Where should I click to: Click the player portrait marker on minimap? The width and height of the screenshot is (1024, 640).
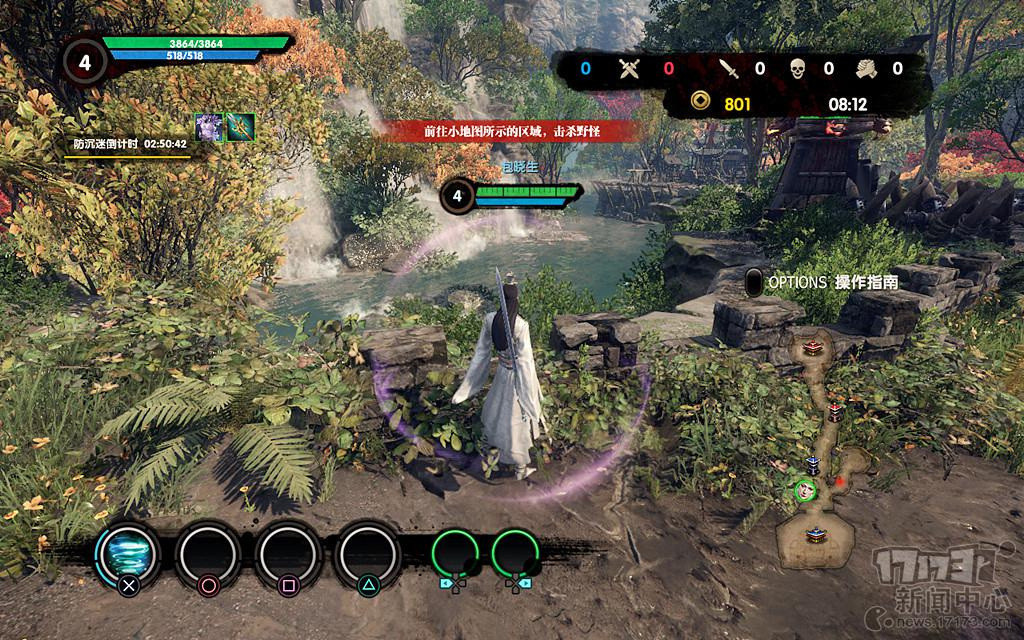coord(805,490)
